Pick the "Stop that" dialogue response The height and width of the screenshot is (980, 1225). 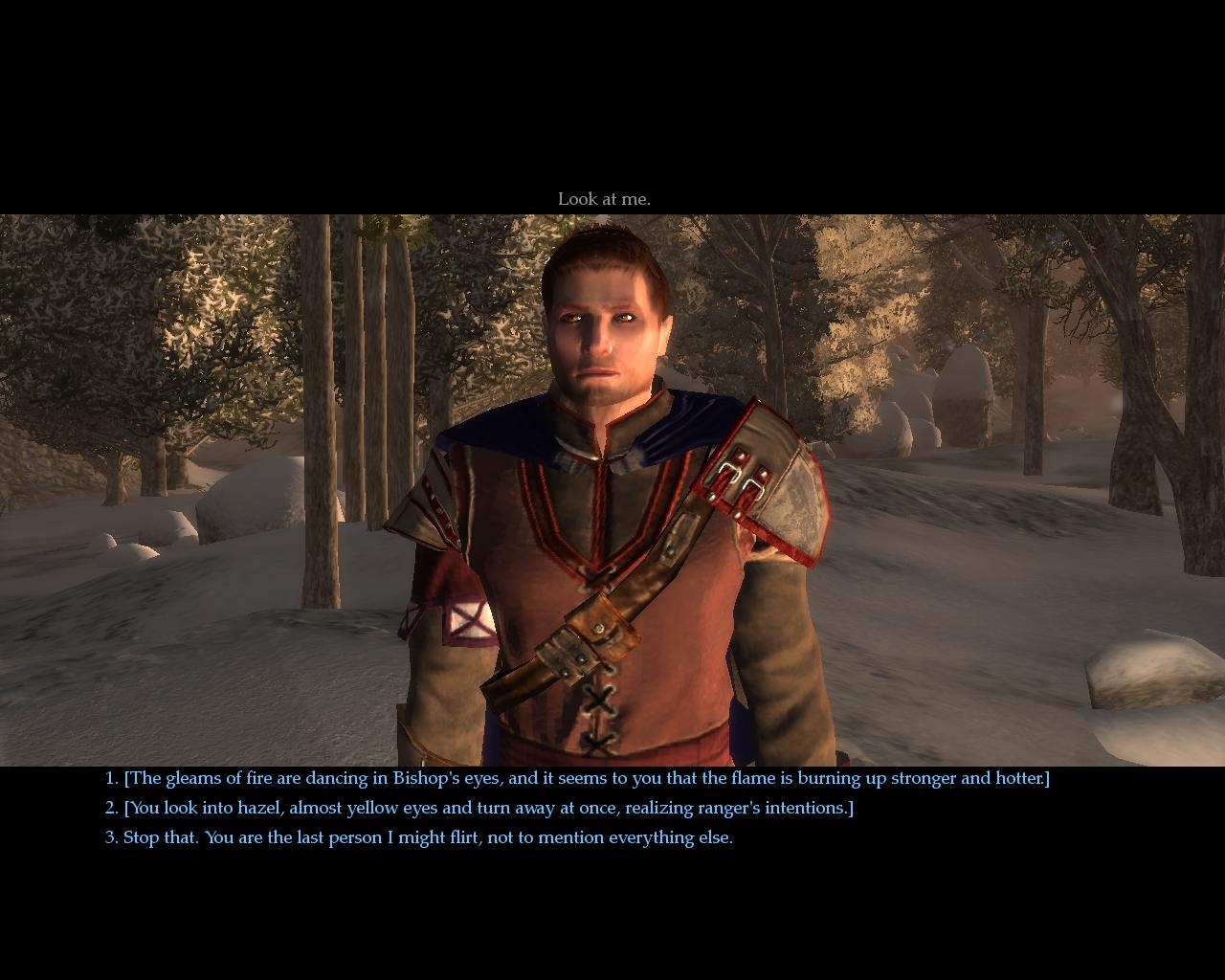coord(418,837)
